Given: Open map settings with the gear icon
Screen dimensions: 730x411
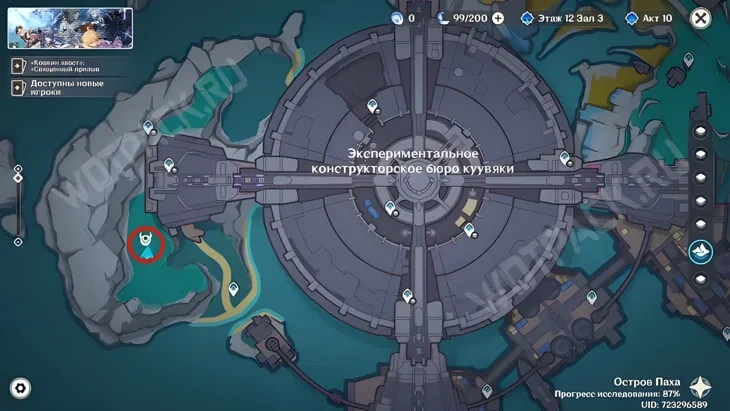Looking at the screenshot, I should [x=20, y=389].
